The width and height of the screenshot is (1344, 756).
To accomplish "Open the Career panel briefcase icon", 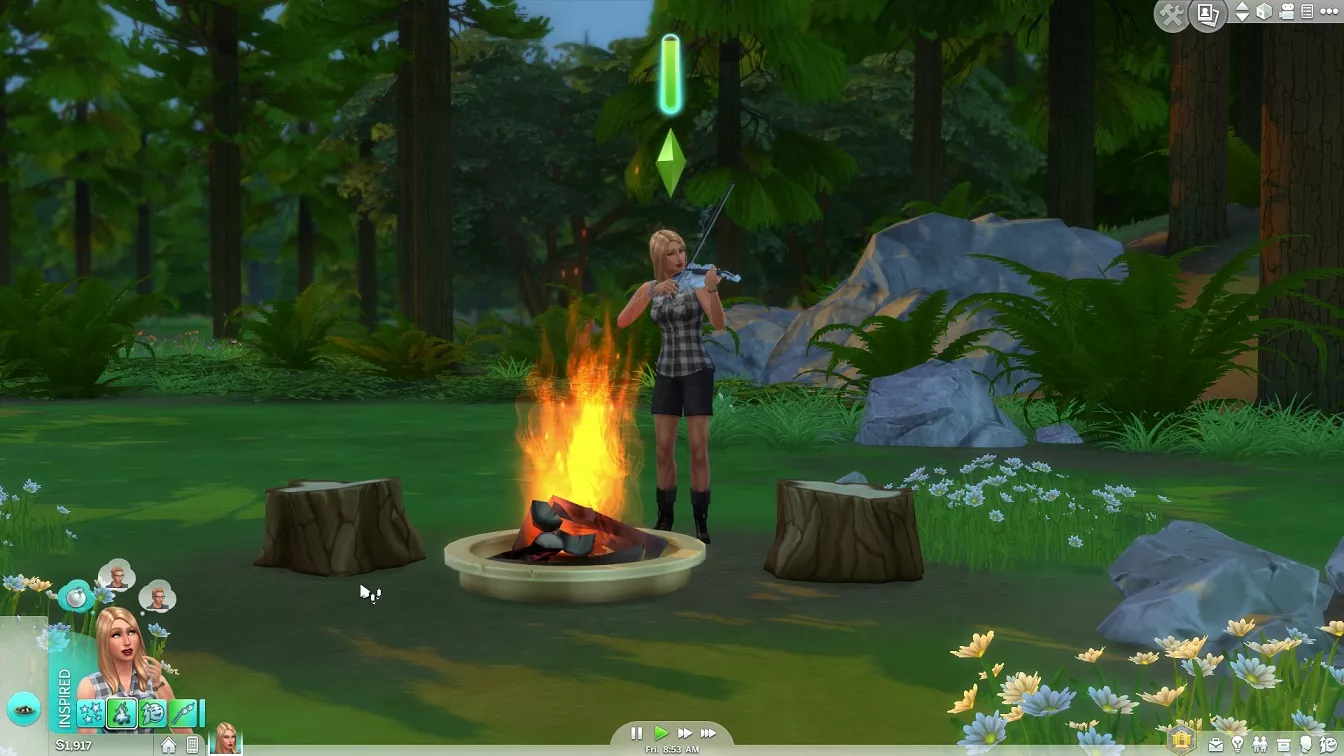I will 1216,745.
